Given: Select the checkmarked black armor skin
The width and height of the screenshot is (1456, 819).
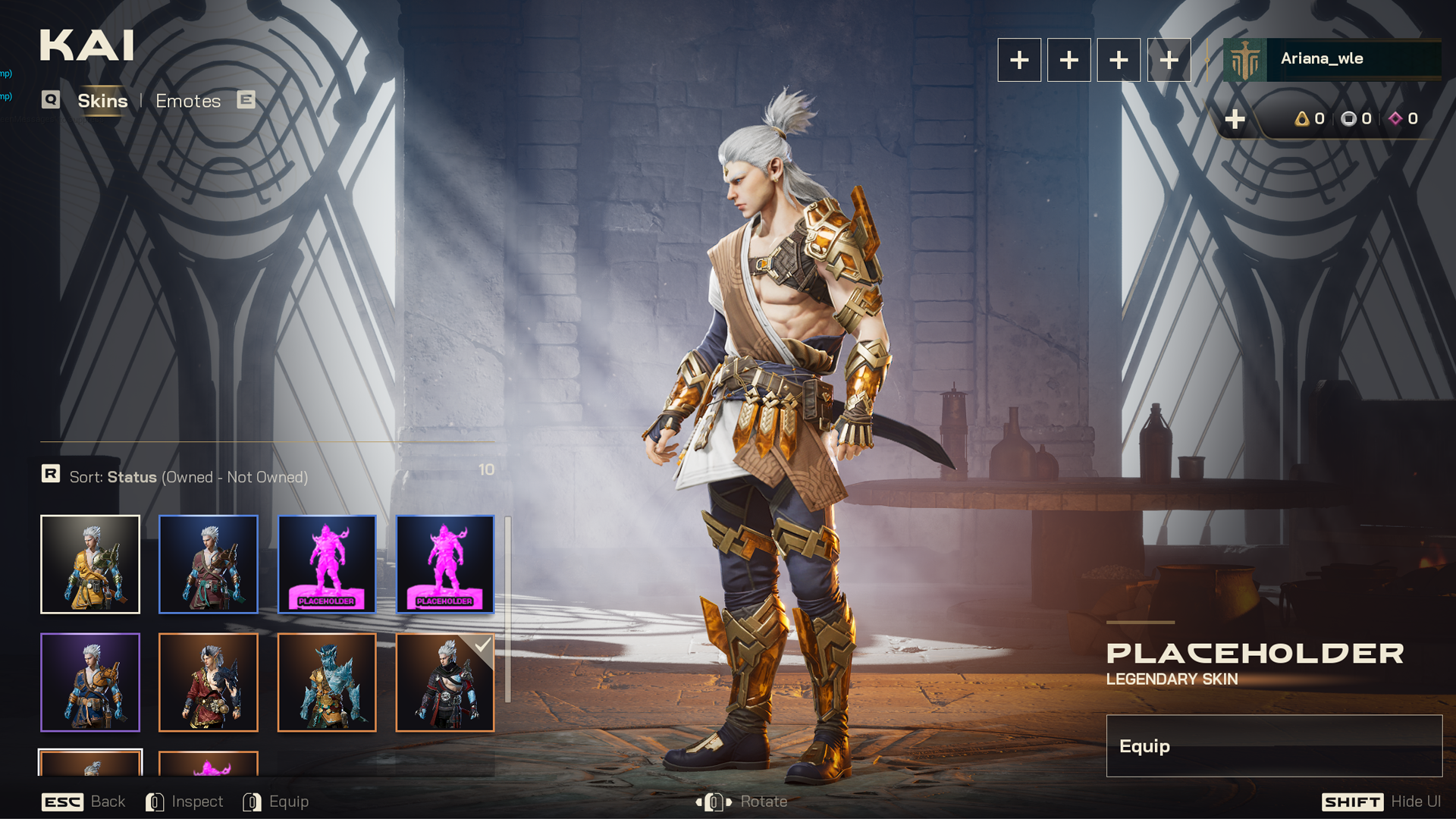Looking at the screenshot, I should [445, 682].
